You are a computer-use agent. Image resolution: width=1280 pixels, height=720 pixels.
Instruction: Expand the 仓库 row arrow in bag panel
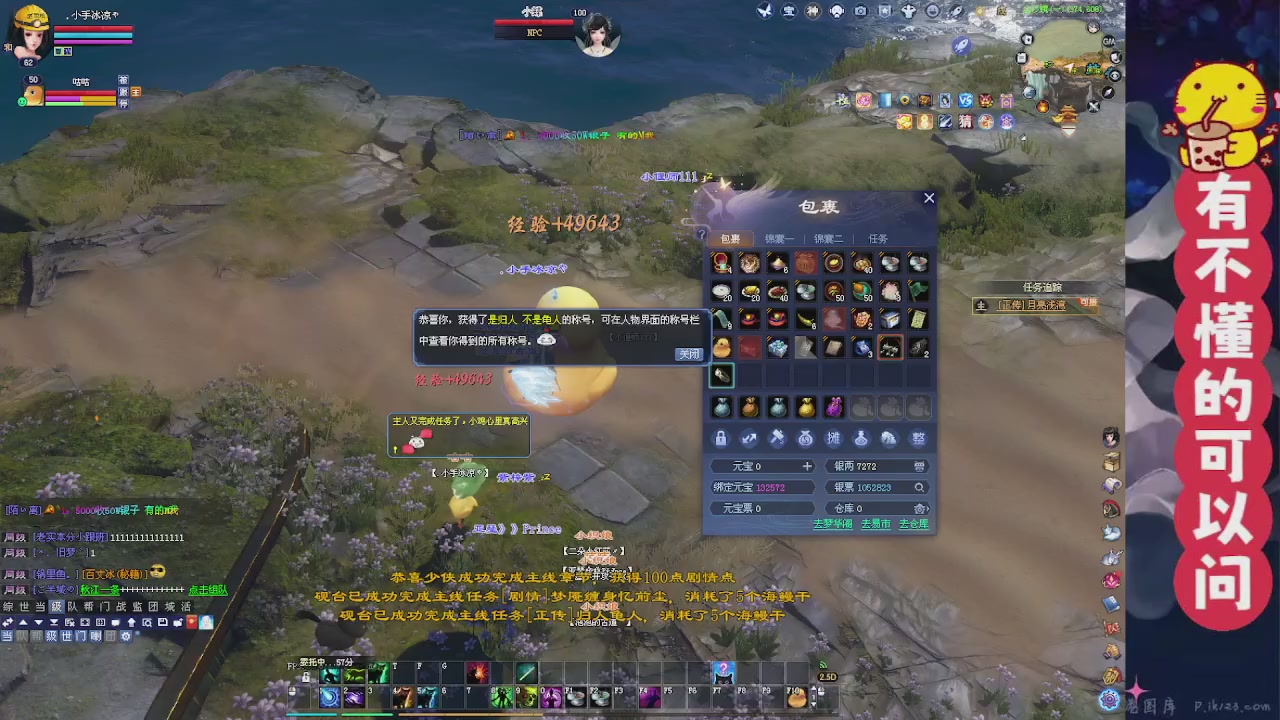[x=928, y=508]
